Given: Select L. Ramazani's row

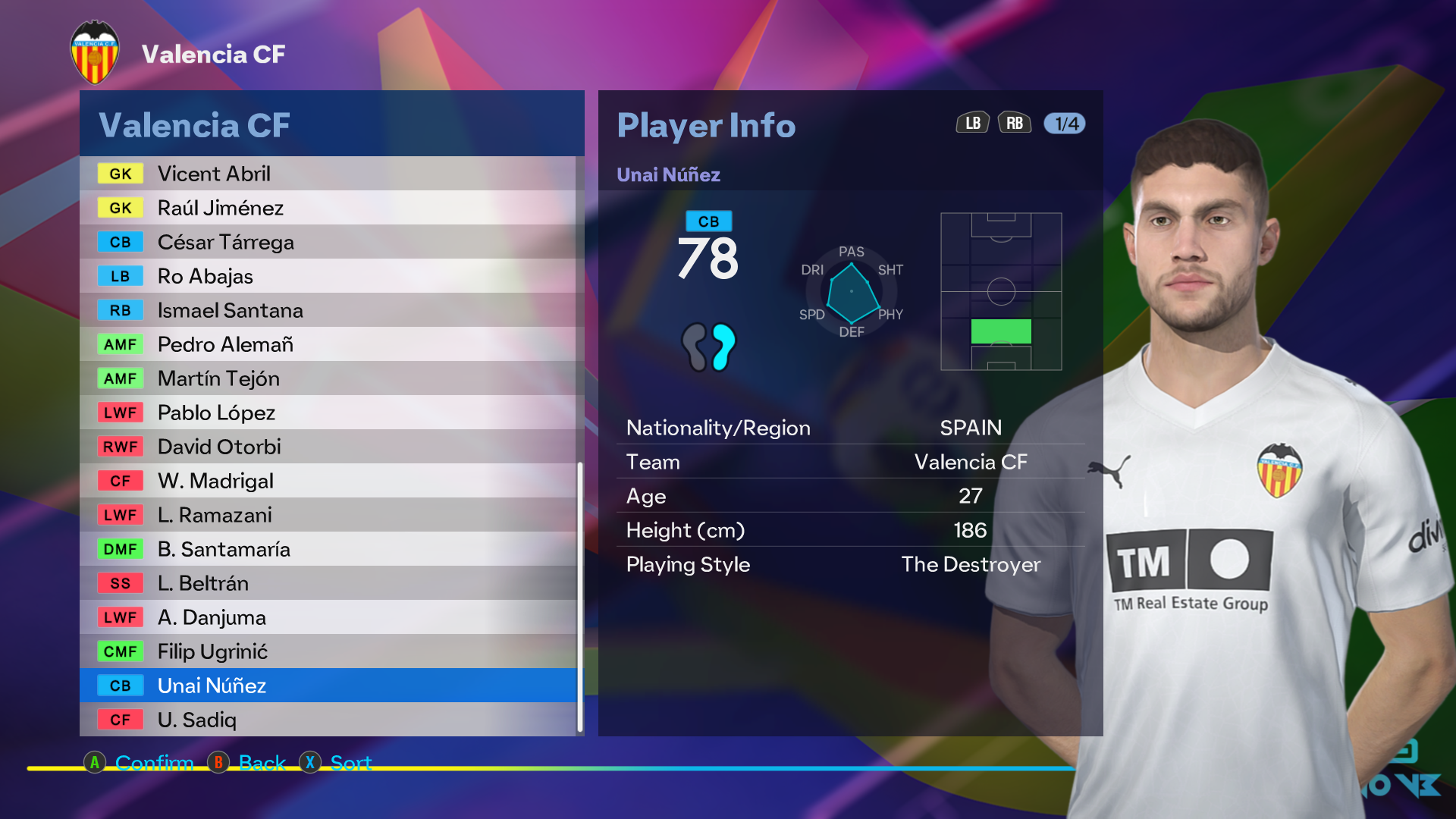Looking at the screenshot, I should [x=328, y=515].
